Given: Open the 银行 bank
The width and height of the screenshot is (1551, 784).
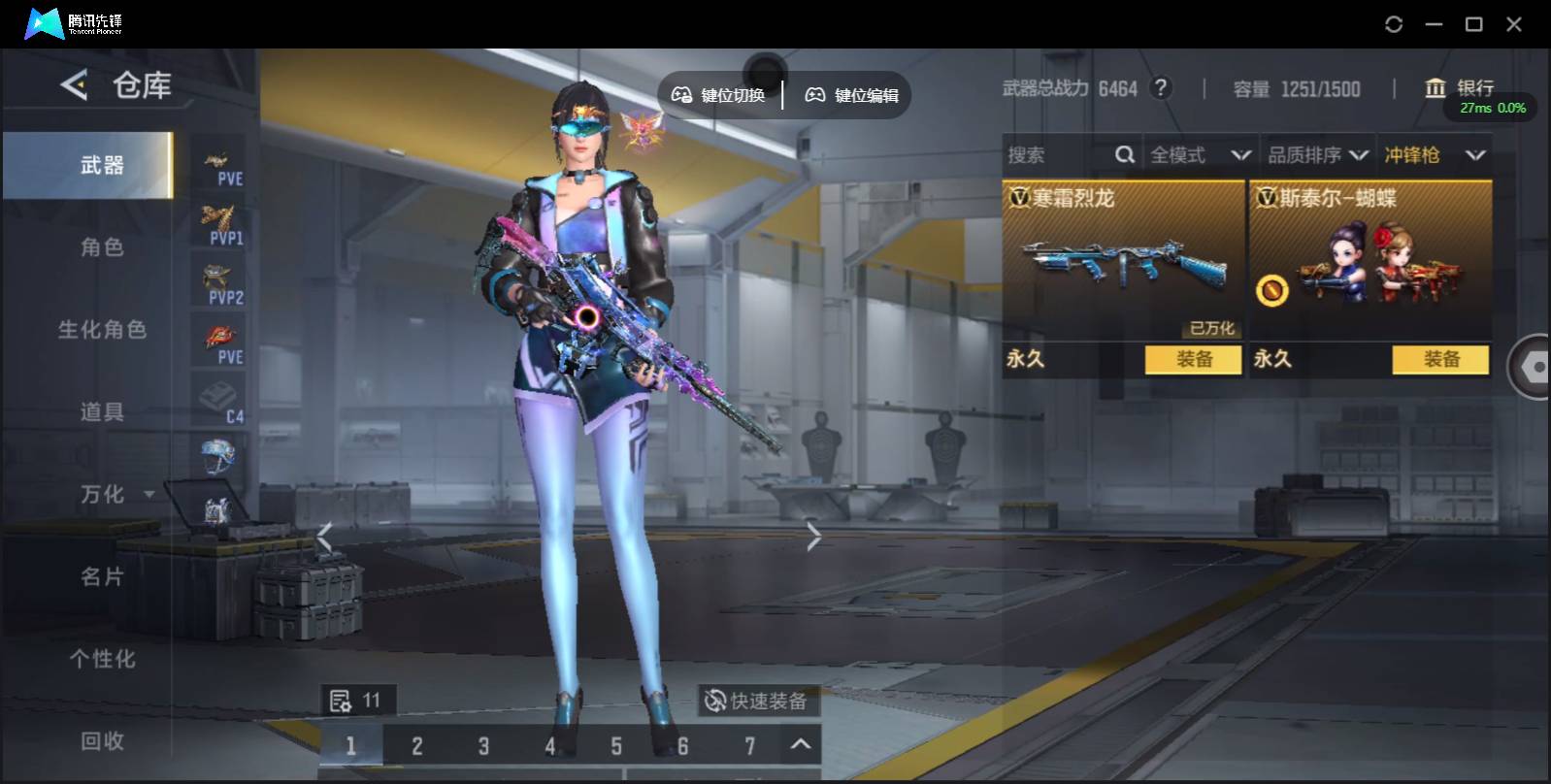Looking at the screenshot, I should tap(1460, 88).
